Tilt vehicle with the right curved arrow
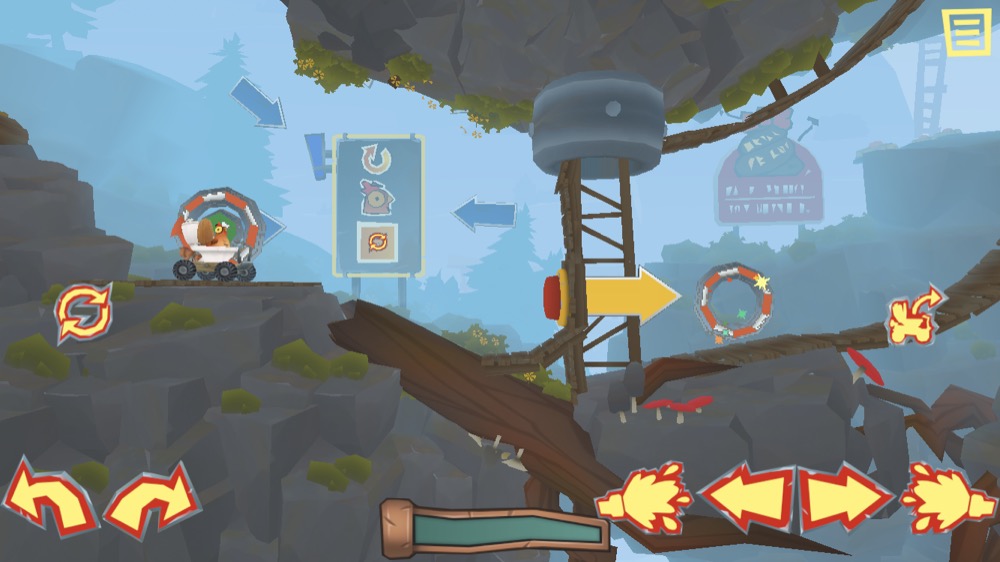Screen dimensions: 1000x562 151,496
